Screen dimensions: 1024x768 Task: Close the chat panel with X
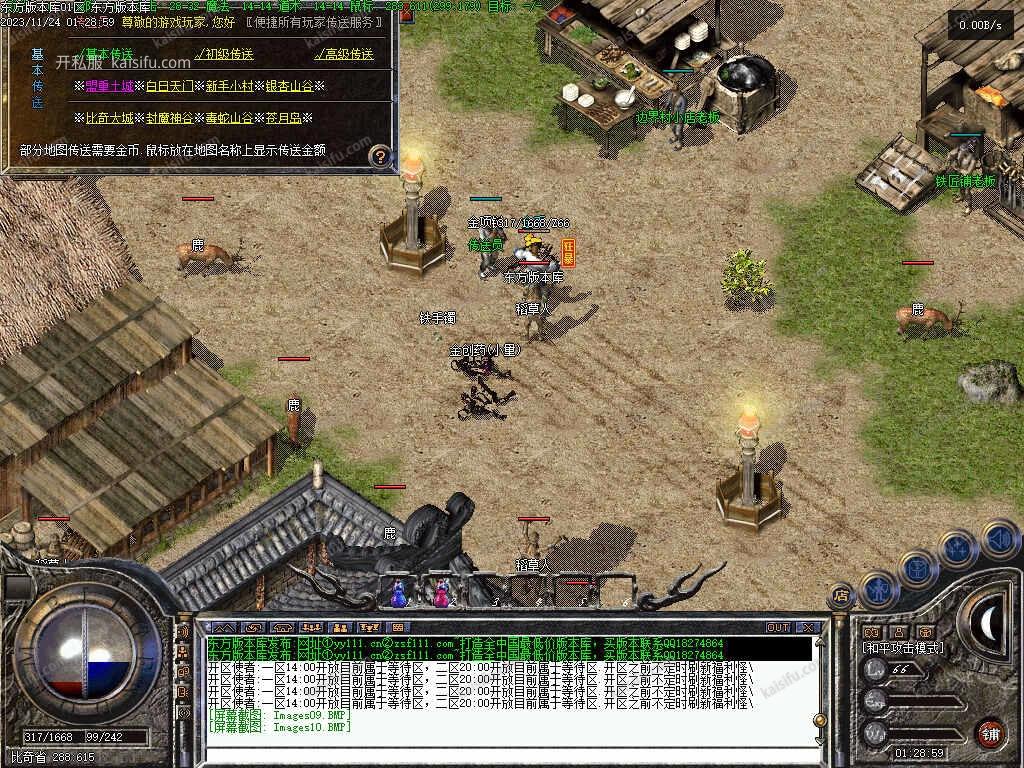point(809,627)
